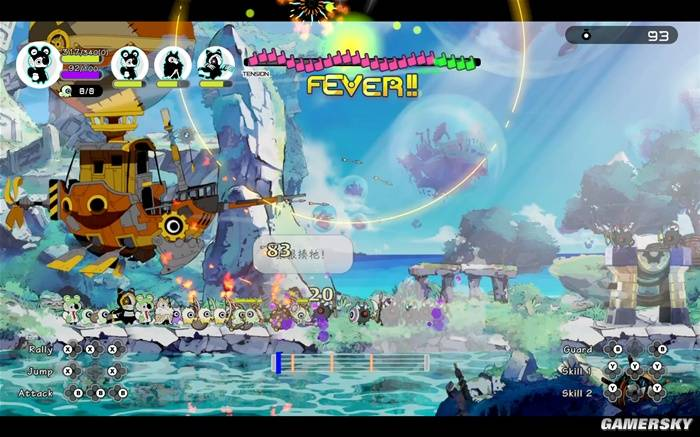Viewport: 700px width, 437px height.
Task: Choose the Skill 2 command label
Action: tap(576, 393)
